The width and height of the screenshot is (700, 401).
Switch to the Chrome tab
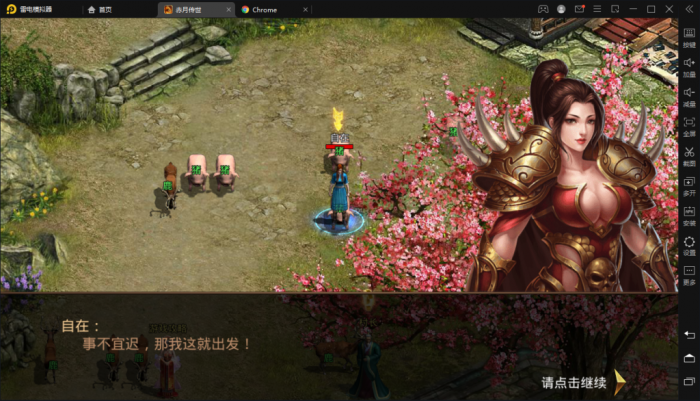[x=263, y=9]
